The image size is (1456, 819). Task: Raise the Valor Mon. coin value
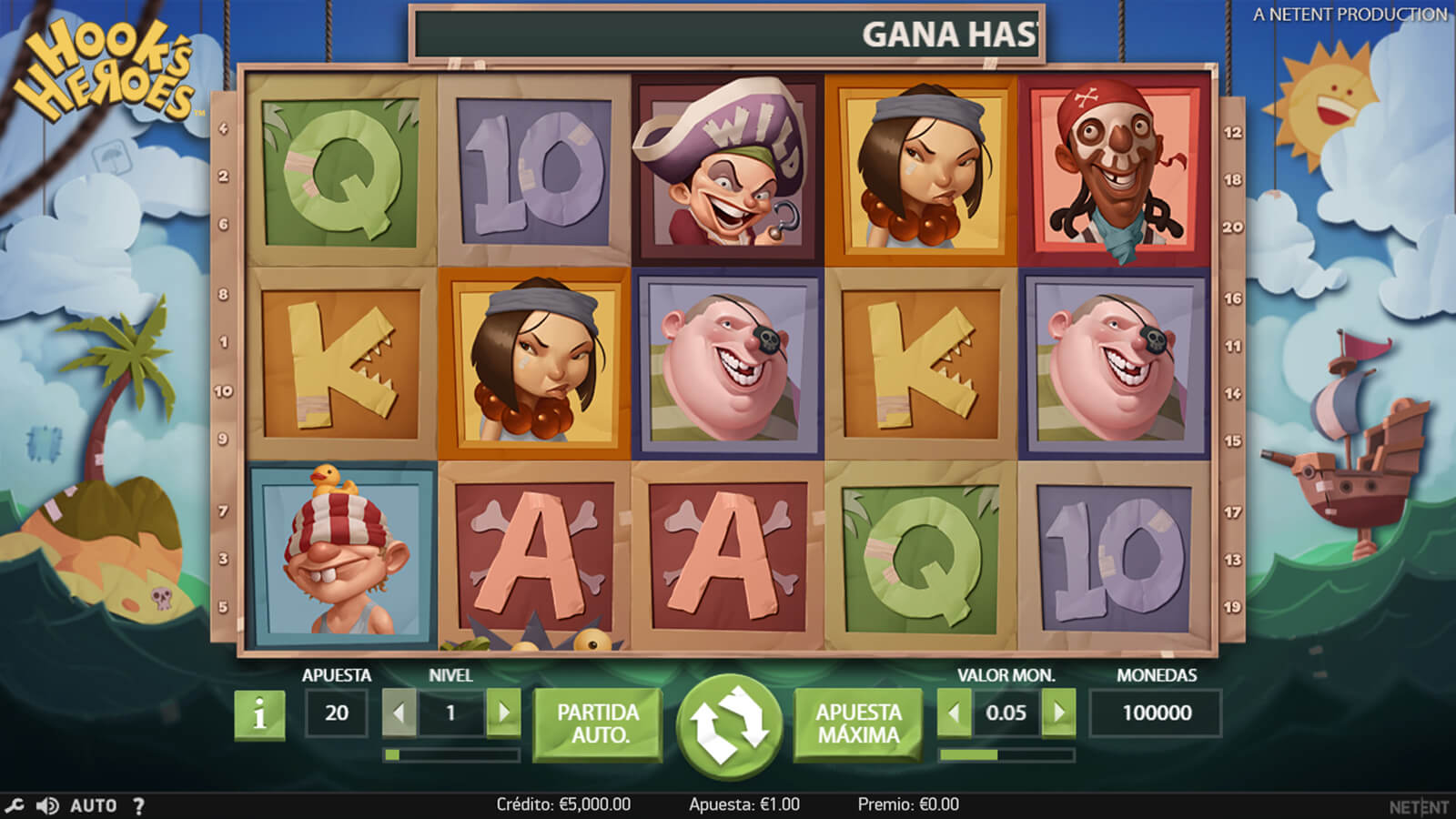pyautogui.click(x=1058, y=713)
